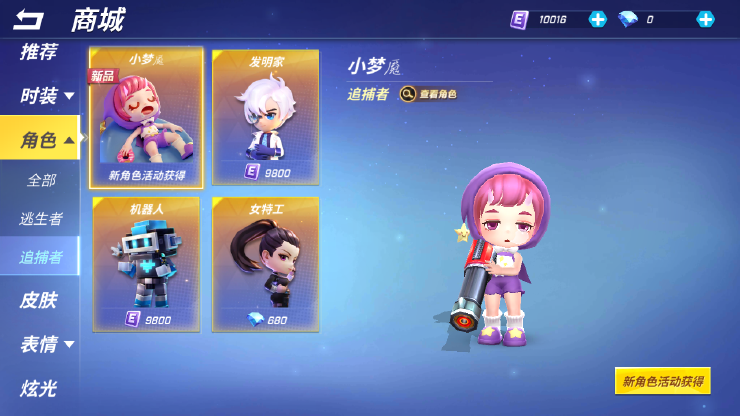Add more purple E coins

pyautogui.click(x=597, y=19)
